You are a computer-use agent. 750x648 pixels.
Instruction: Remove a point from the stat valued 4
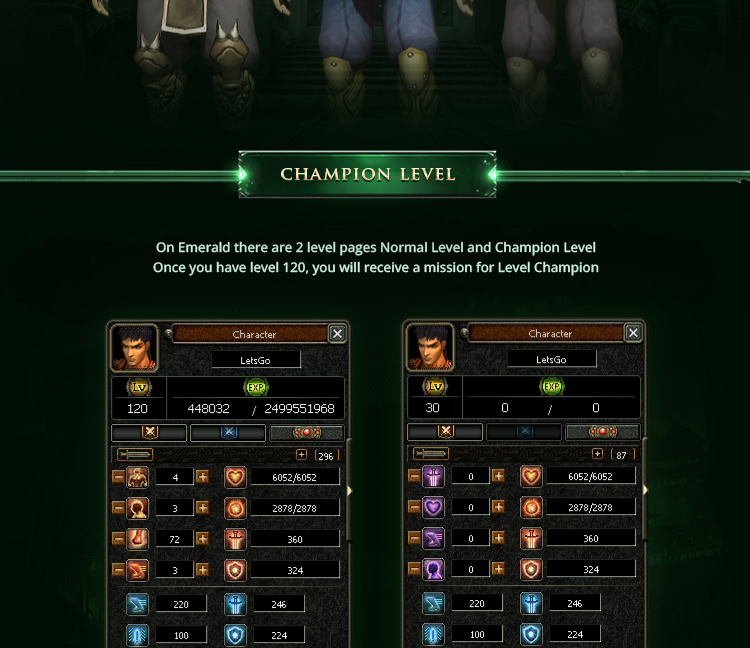point(118,477)
